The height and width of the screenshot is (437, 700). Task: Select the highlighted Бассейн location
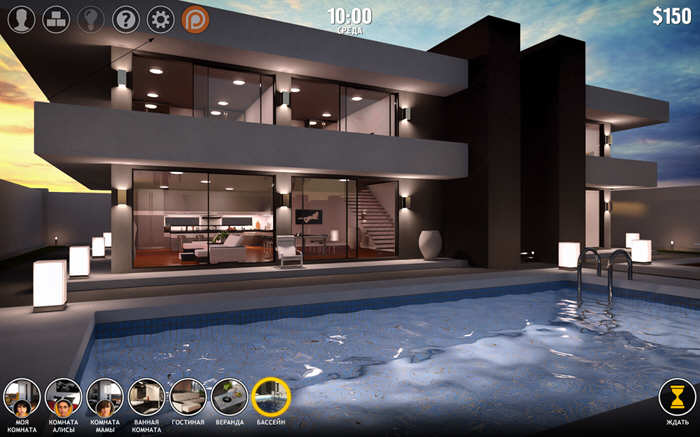pos(271,397)
